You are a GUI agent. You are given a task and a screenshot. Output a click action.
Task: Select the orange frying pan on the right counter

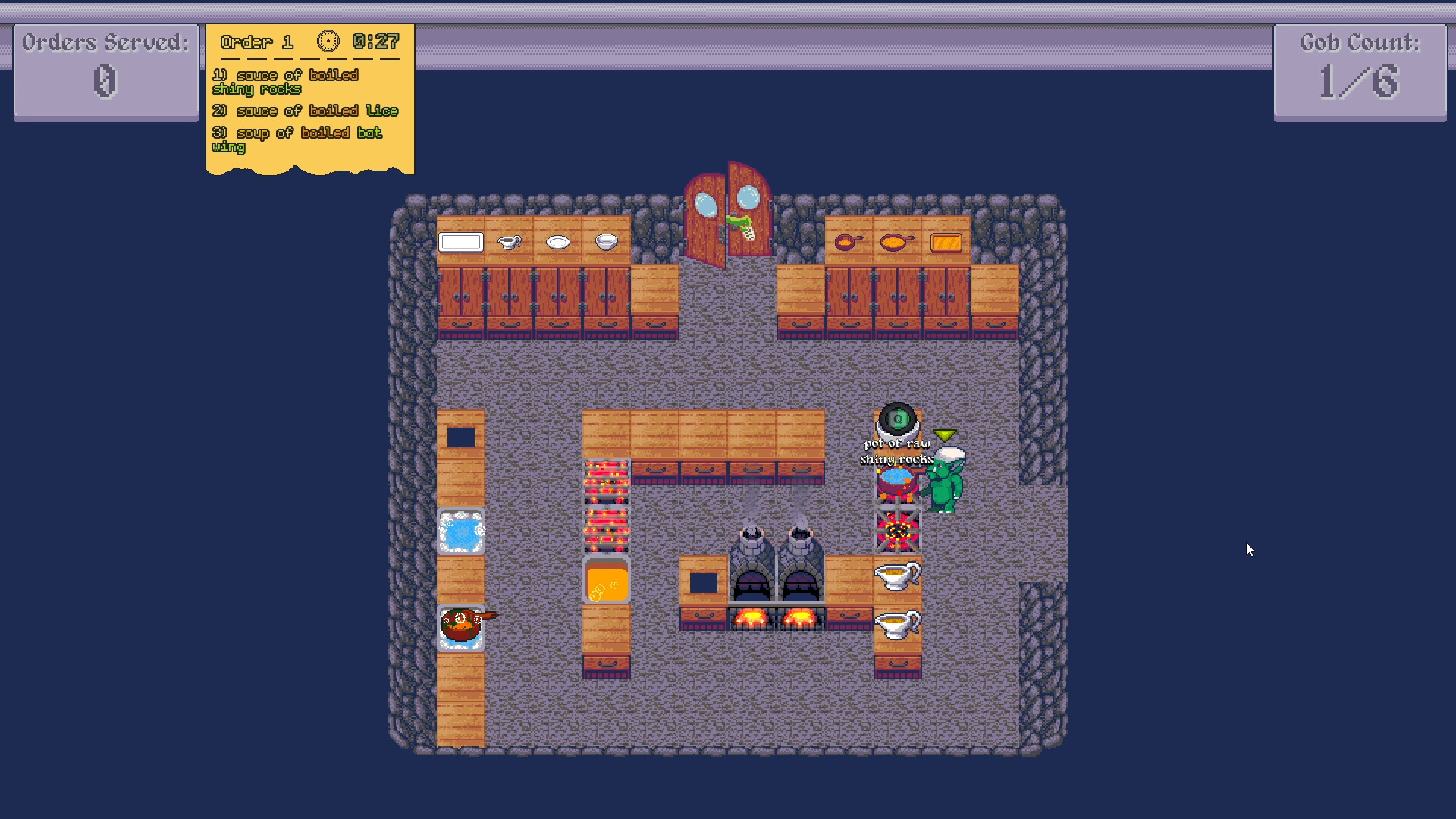coord(895,241)
